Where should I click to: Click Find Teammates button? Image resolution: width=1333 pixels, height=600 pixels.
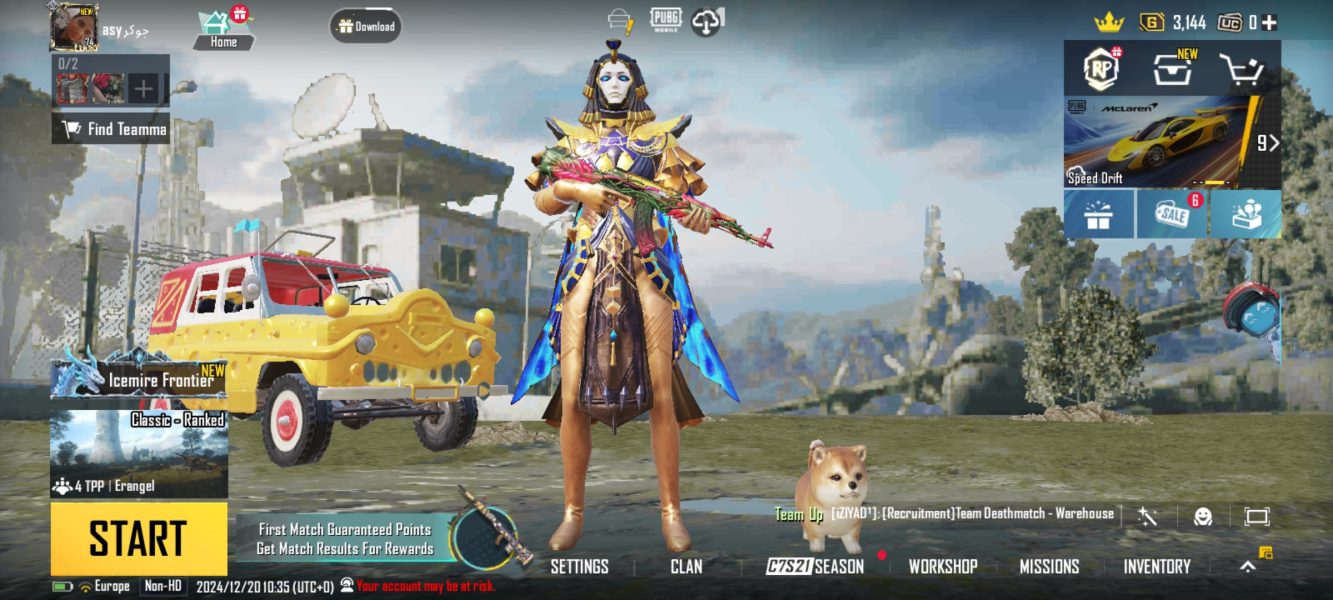click(111, 129)
